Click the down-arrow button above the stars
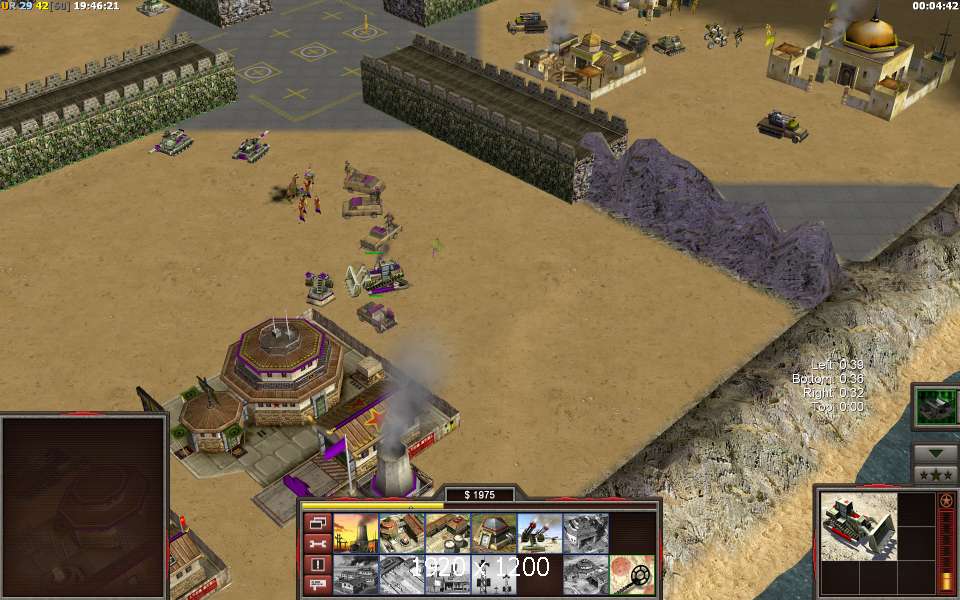 pyautogui.click(x=936, y=453)
